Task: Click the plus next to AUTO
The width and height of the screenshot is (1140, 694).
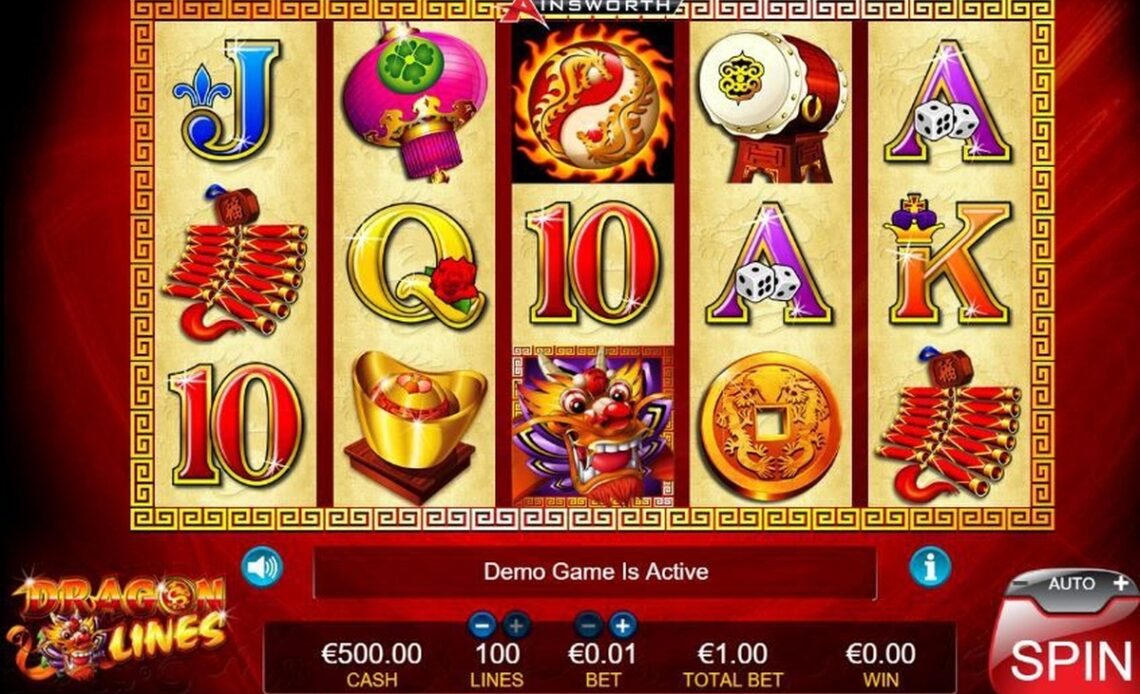Action: pos(1120,582)
